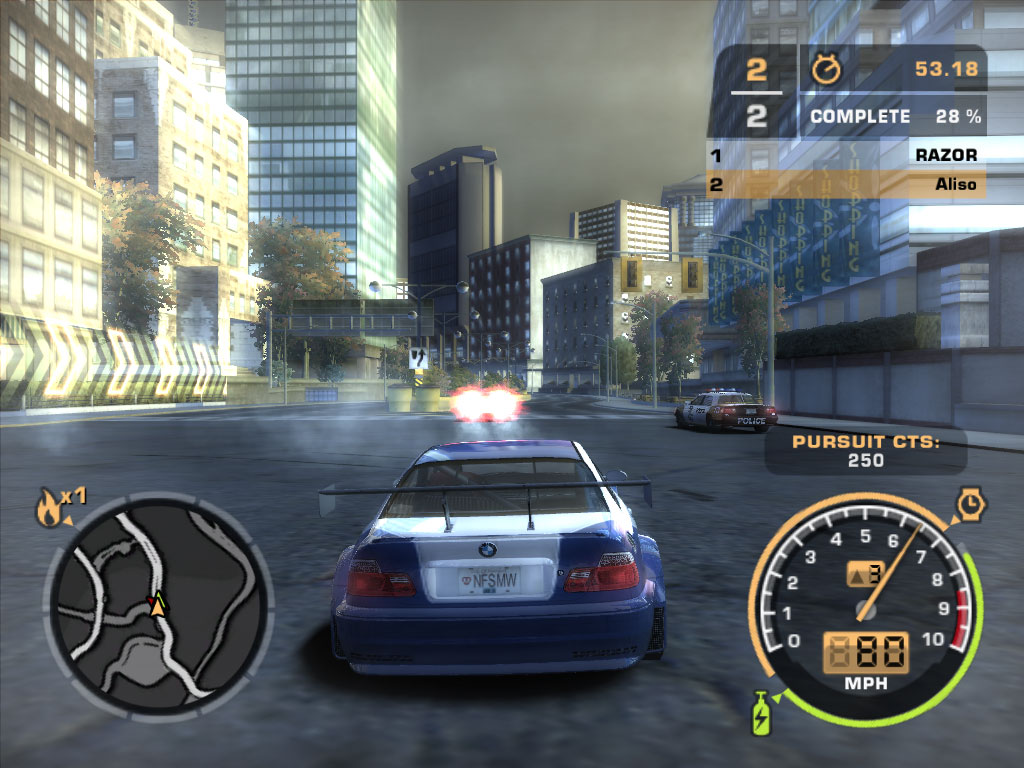Click the speedbreaker stopwatch icon by tachometer
1024x768 pixels.
[x=969, y=504]
